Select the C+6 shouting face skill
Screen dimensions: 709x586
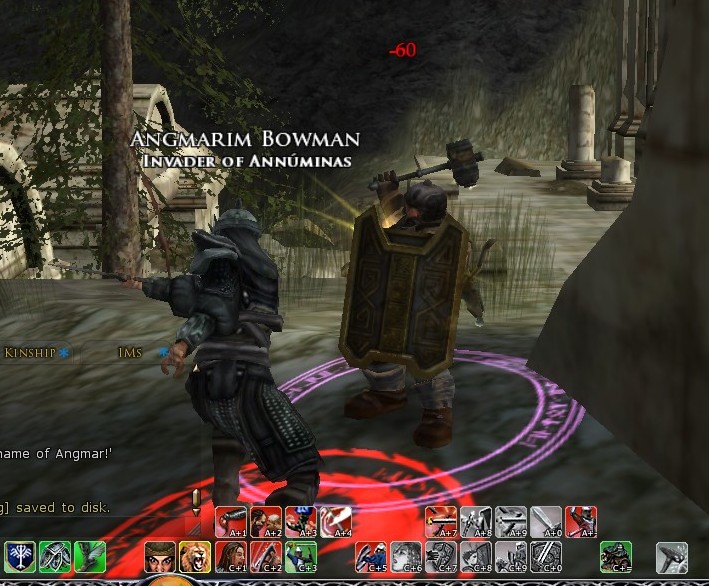coord(405,556)
